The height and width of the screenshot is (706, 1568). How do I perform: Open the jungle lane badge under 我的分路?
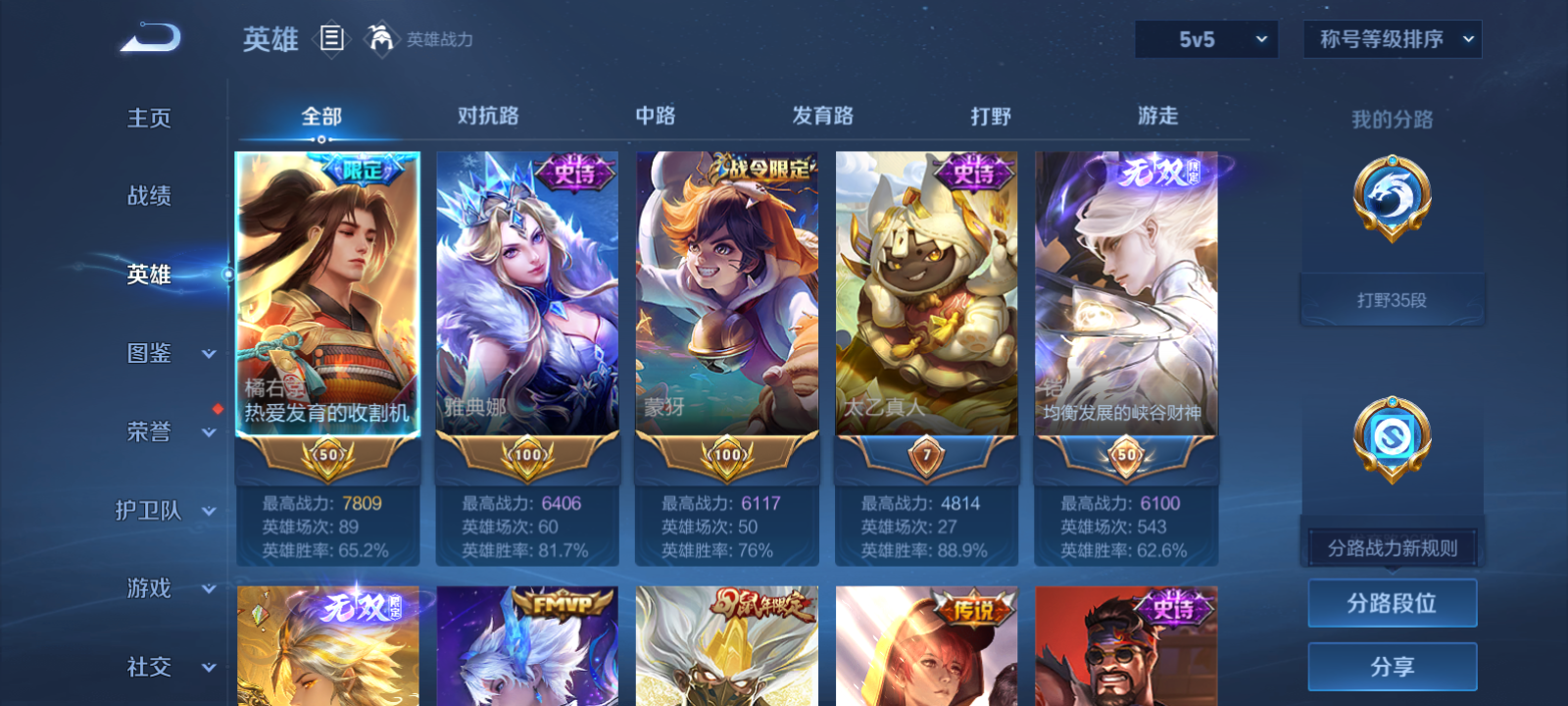tap(1393, 196)
